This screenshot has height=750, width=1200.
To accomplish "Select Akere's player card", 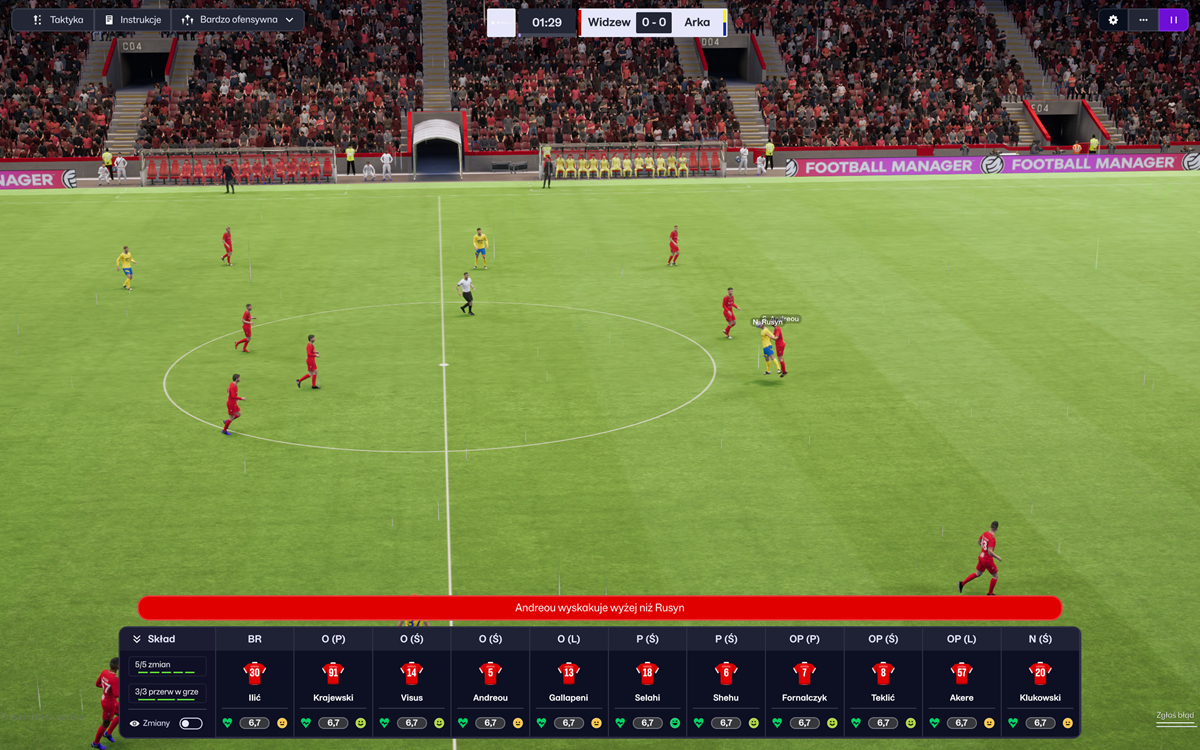I will [961, 683].
